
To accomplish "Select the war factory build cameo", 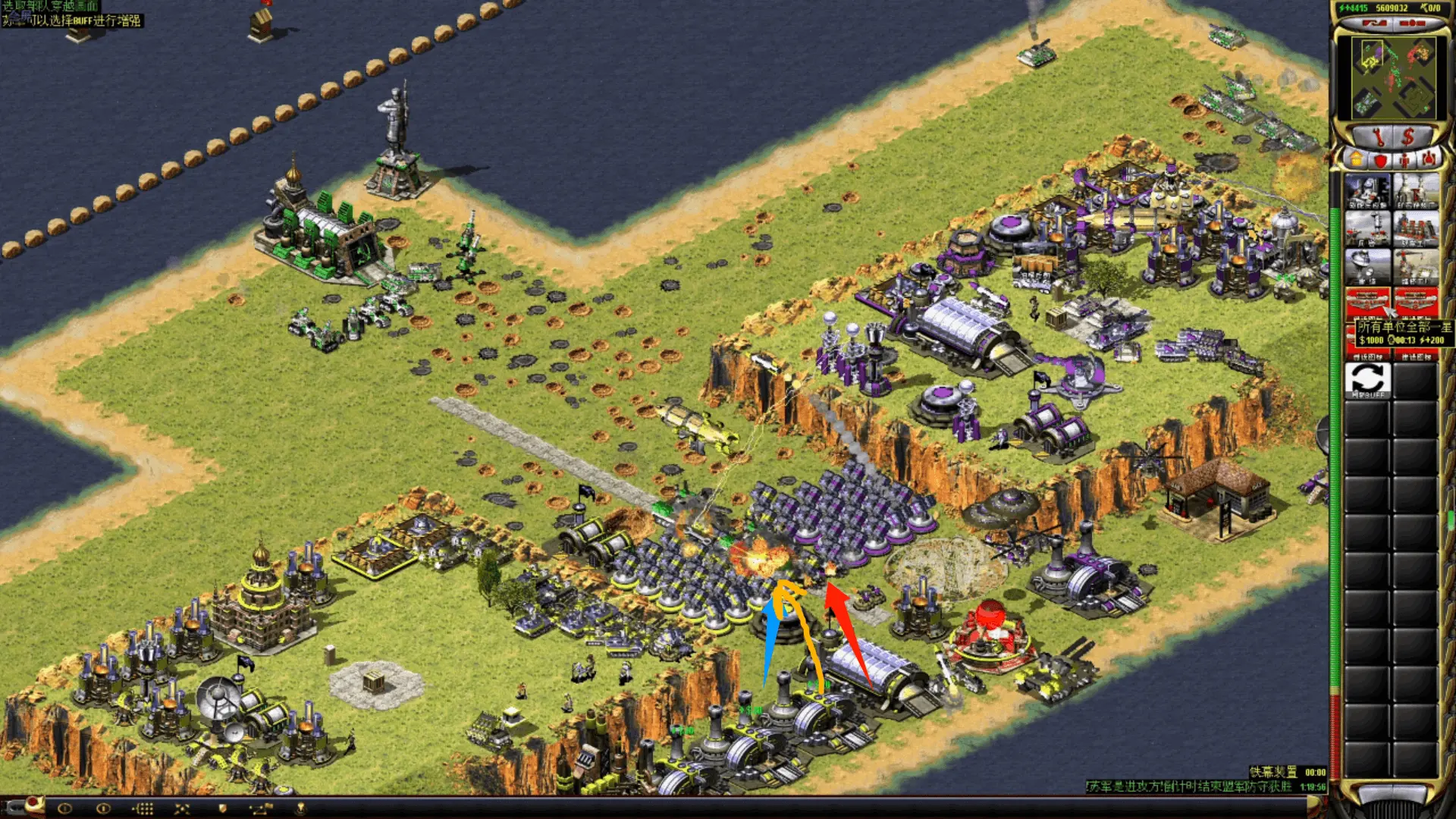I will point(1416,227).
